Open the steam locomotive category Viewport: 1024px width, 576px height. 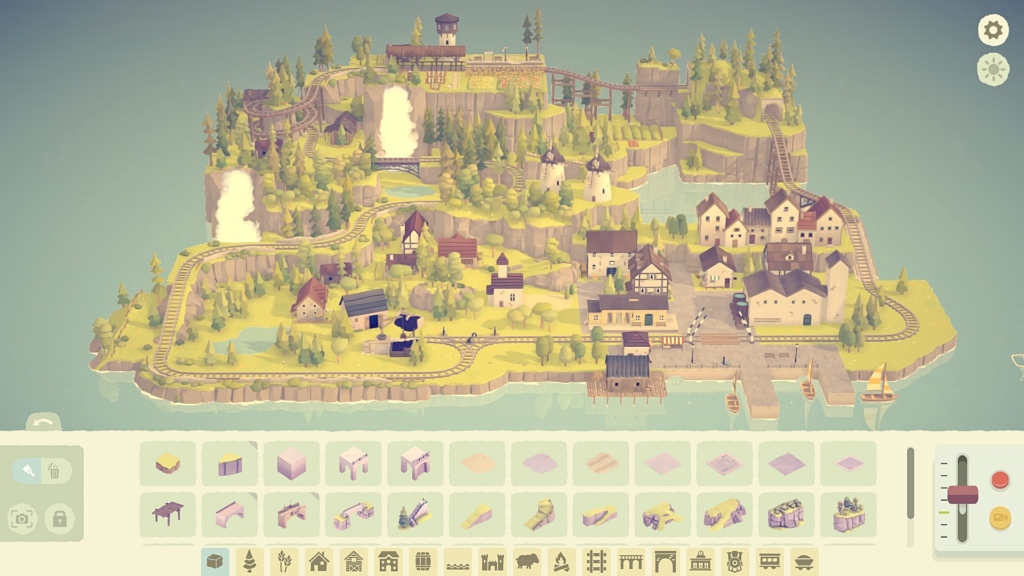point(735,561)
